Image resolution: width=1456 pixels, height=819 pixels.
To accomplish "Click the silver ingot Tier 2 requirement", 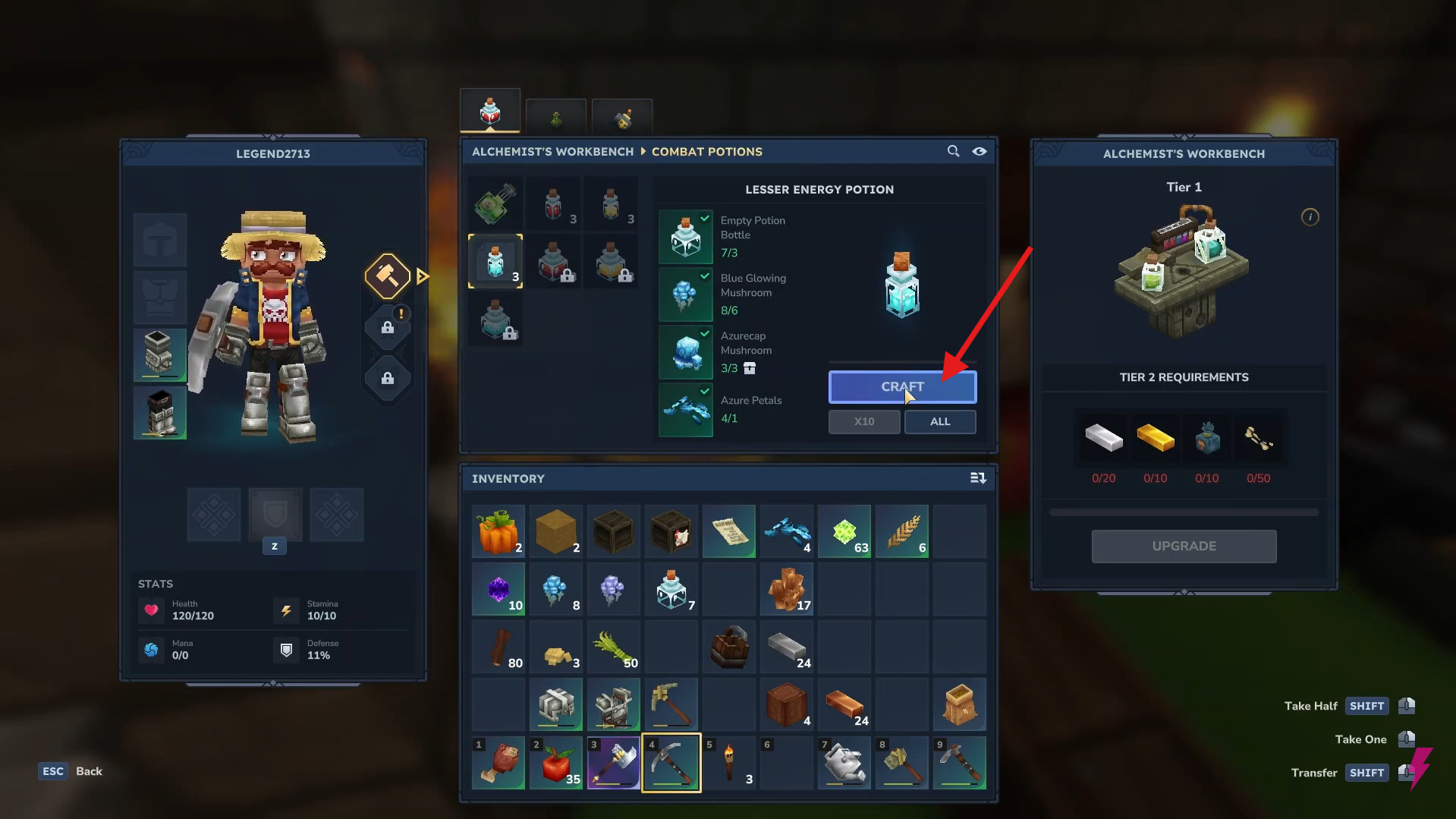I will (x=1103, y=439).
